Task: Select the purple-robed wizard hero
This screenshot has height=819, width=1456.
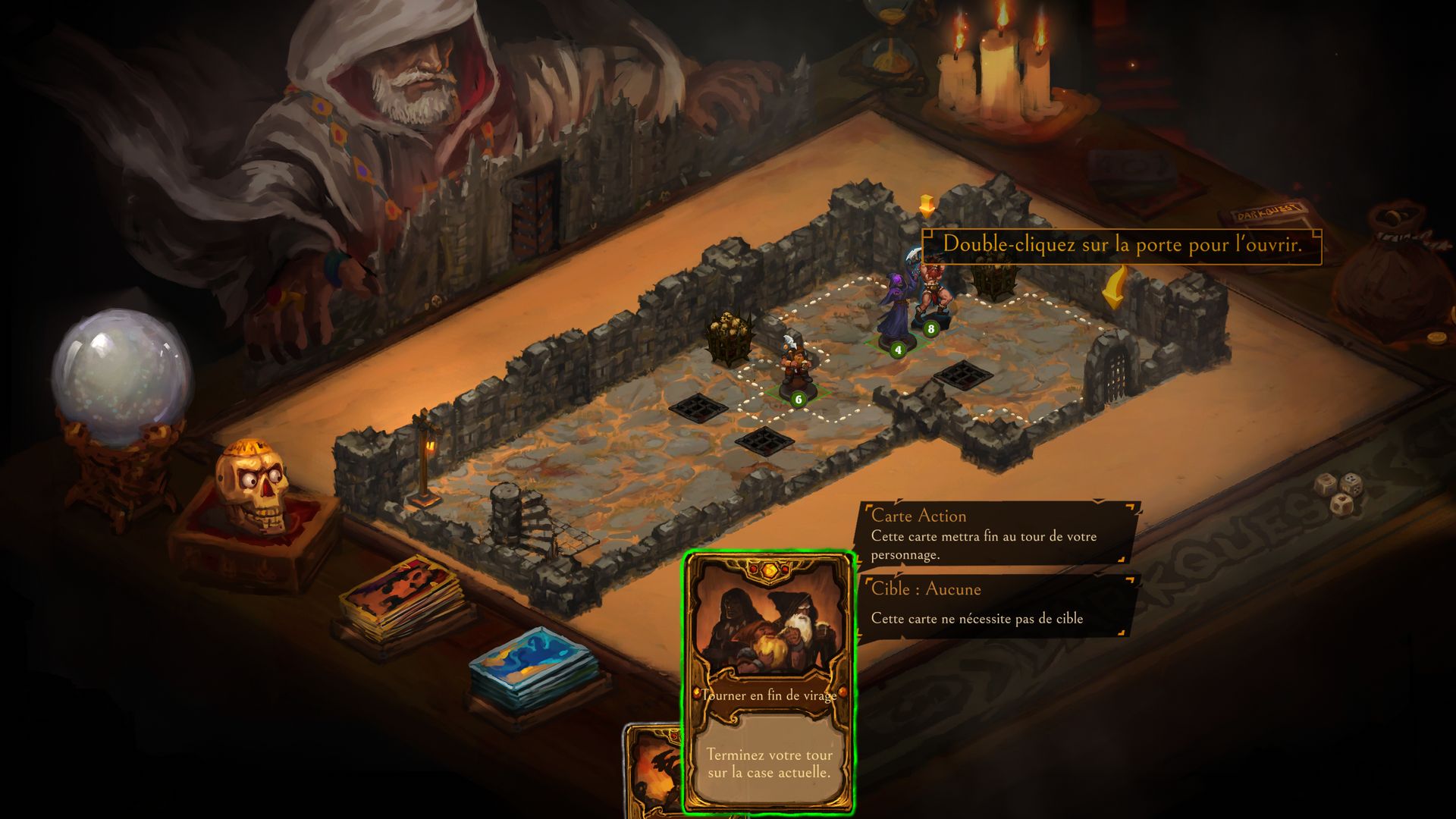Action: click(895, 311)
